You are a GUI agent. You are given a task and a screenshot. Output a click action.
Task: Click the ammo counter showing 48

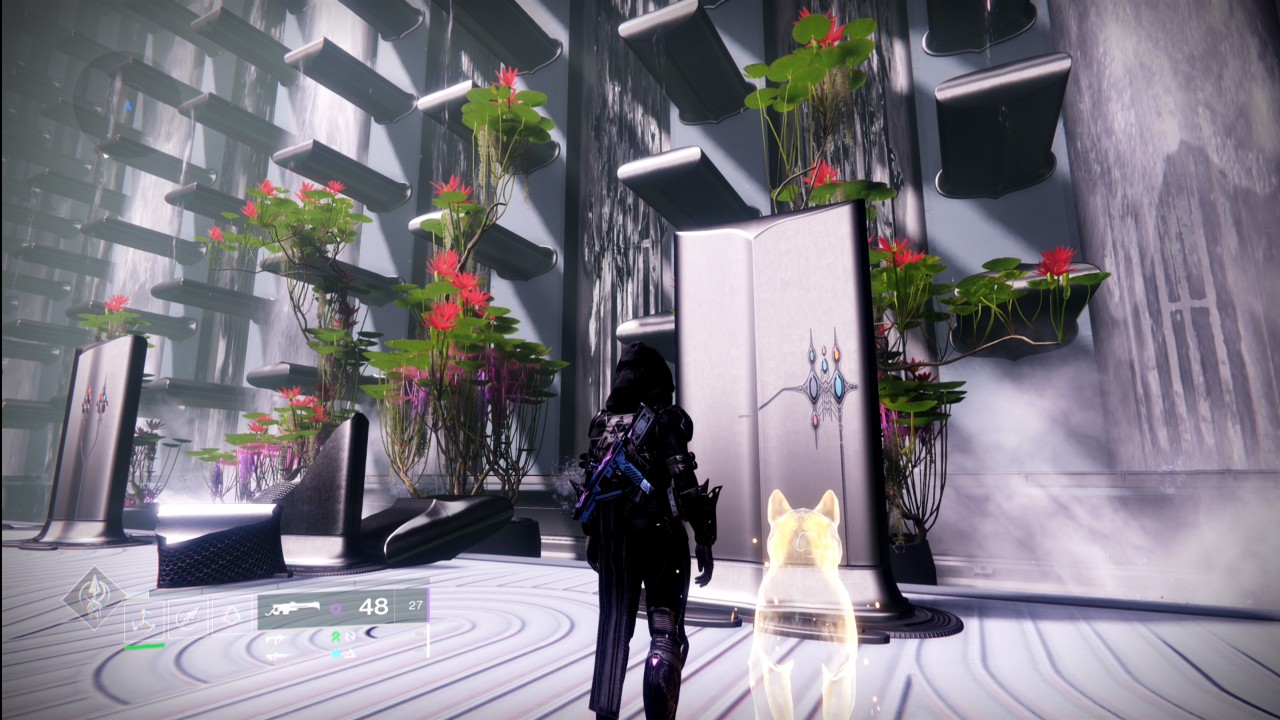click(x=375, y=608)
